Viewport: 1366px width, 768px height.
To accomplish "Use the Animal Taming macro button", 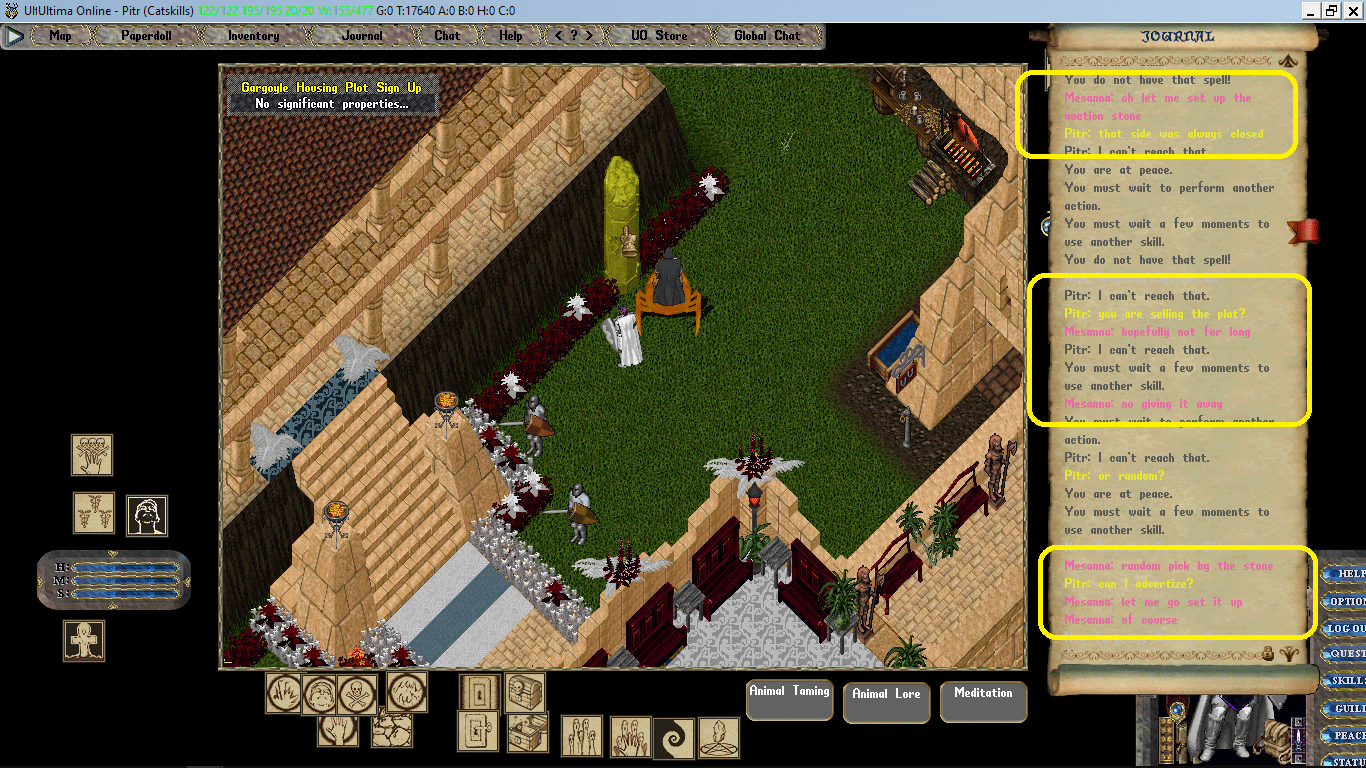I will tap(789, 701).
